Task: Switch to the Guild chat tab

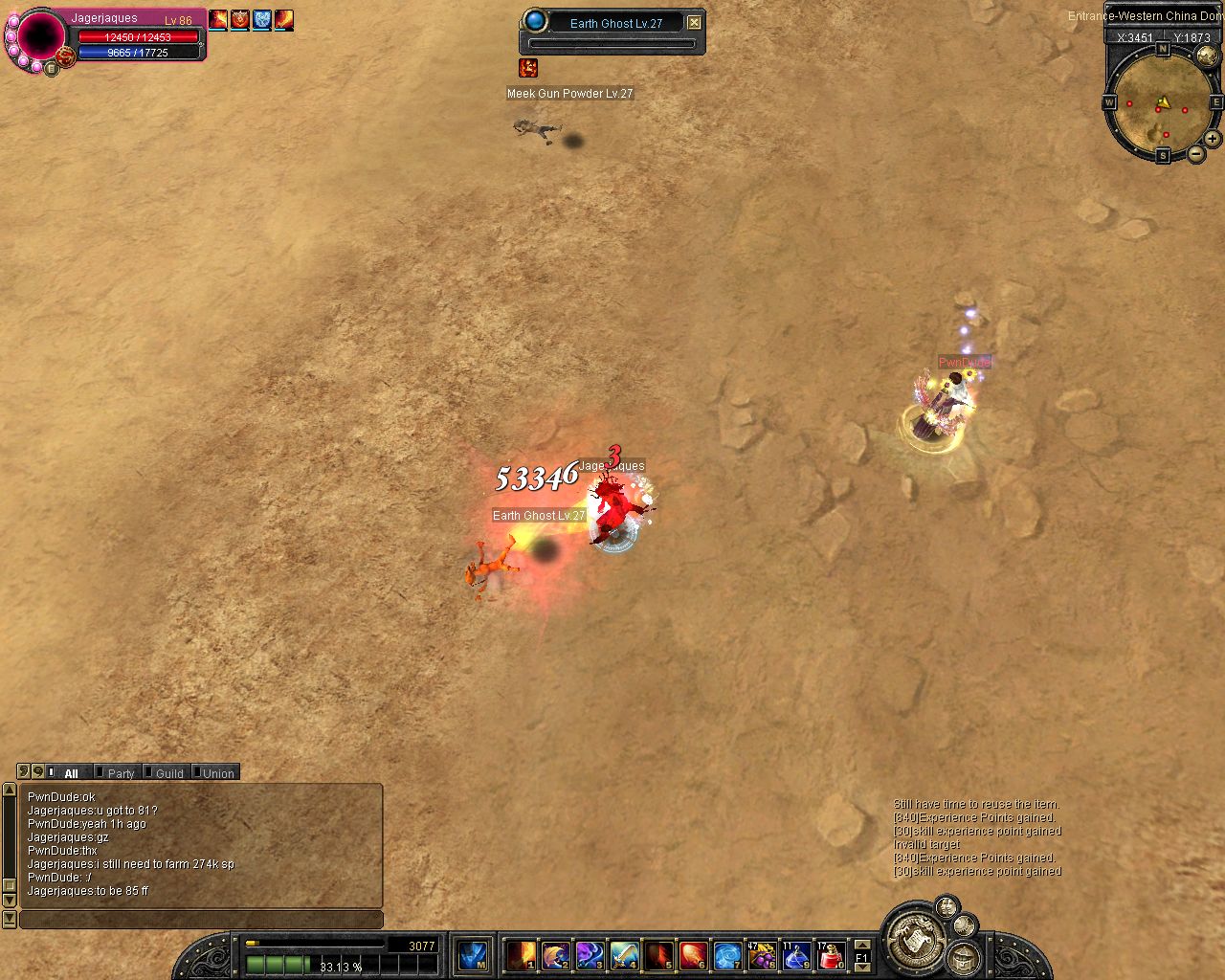Action: [168, 773]
